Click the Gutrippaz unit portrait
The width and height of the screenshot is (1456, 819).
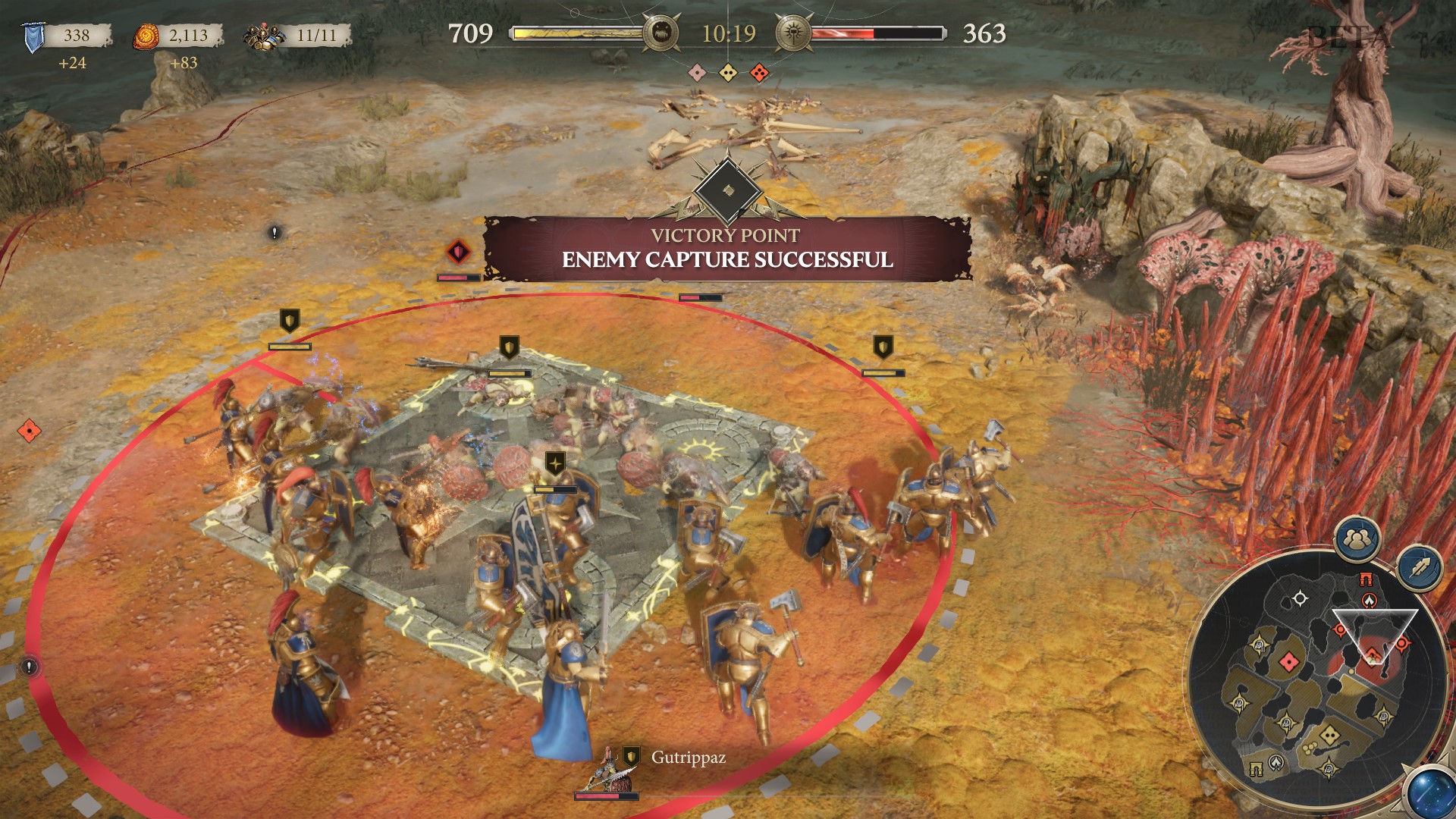pos(606,773)
